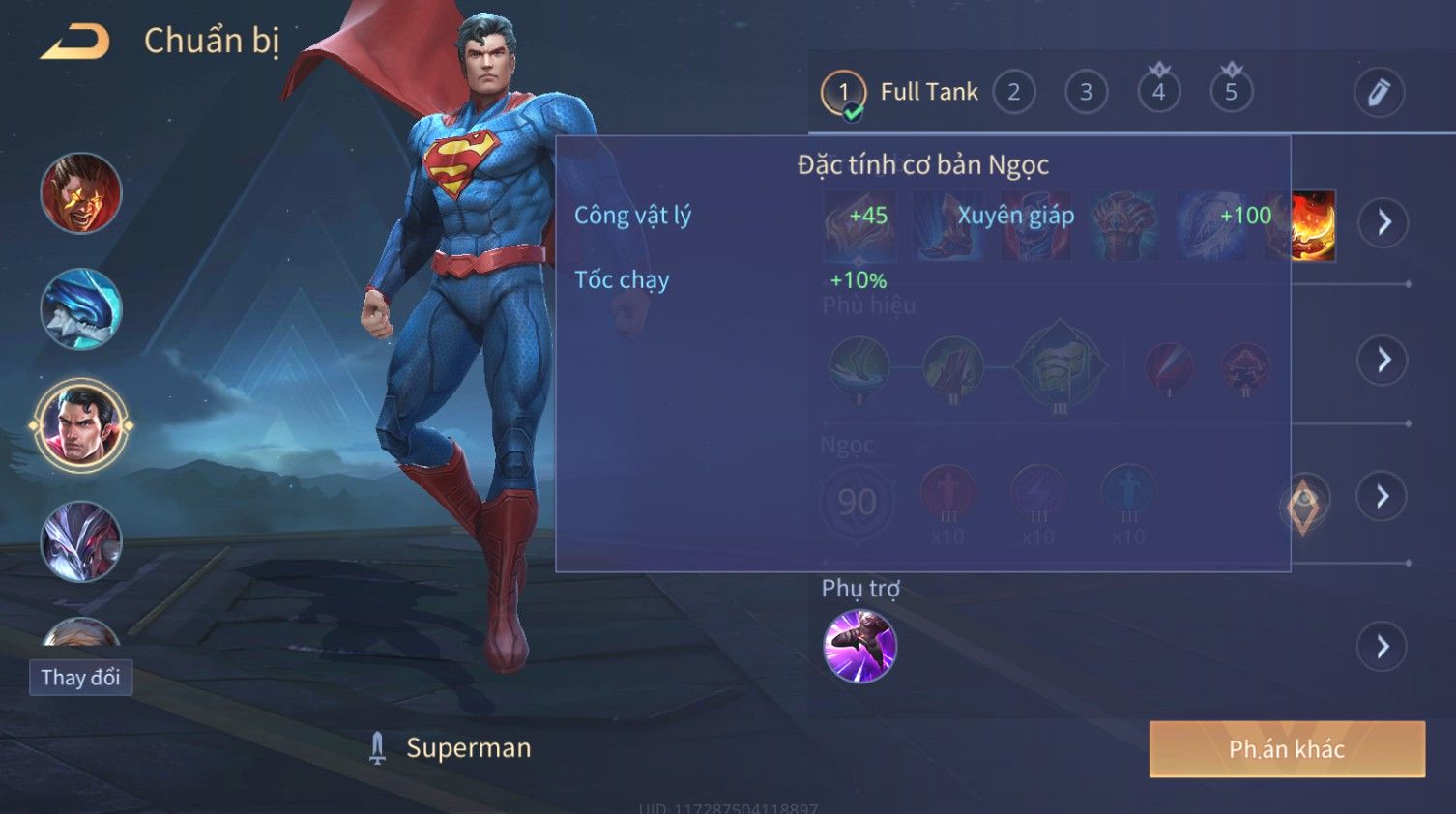Click the flaming item icon
Image resolution: width=1456 pixels, height=814 pixels.
pos(1313,226)
